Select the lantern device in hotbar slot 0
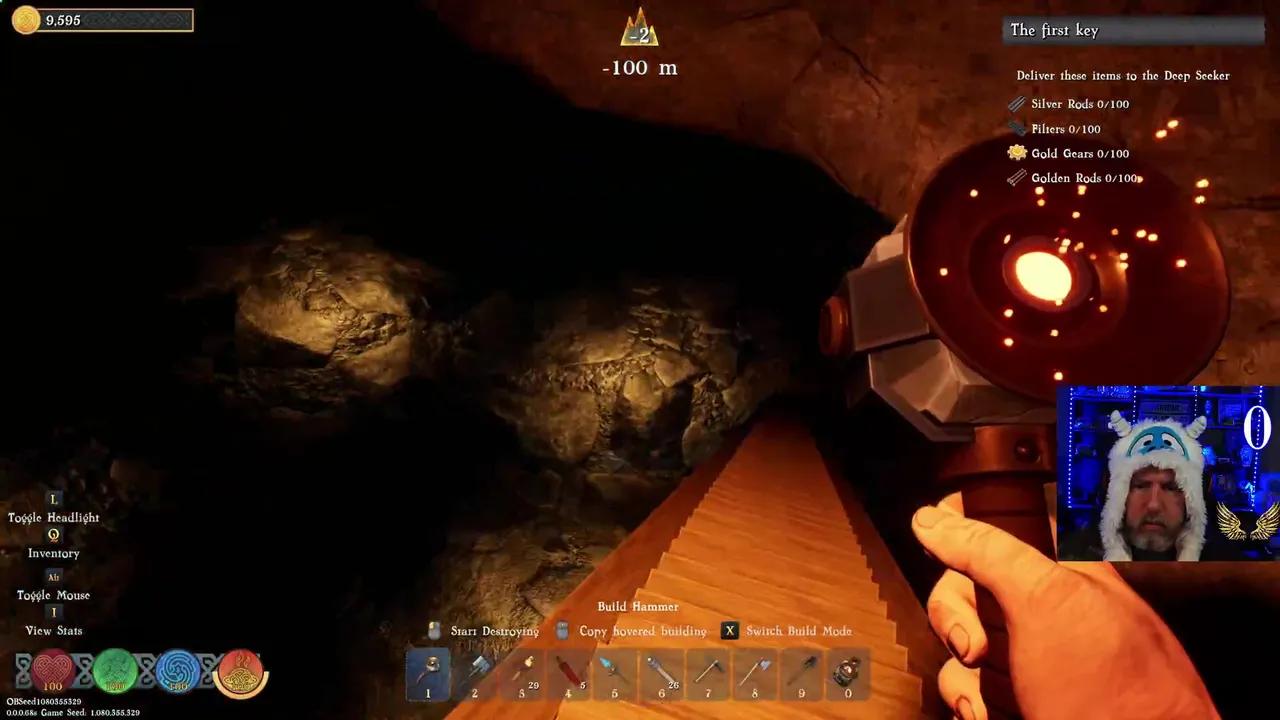This screenshot has width=1280, height=720. pyautogui.click(x=847, y=672)
